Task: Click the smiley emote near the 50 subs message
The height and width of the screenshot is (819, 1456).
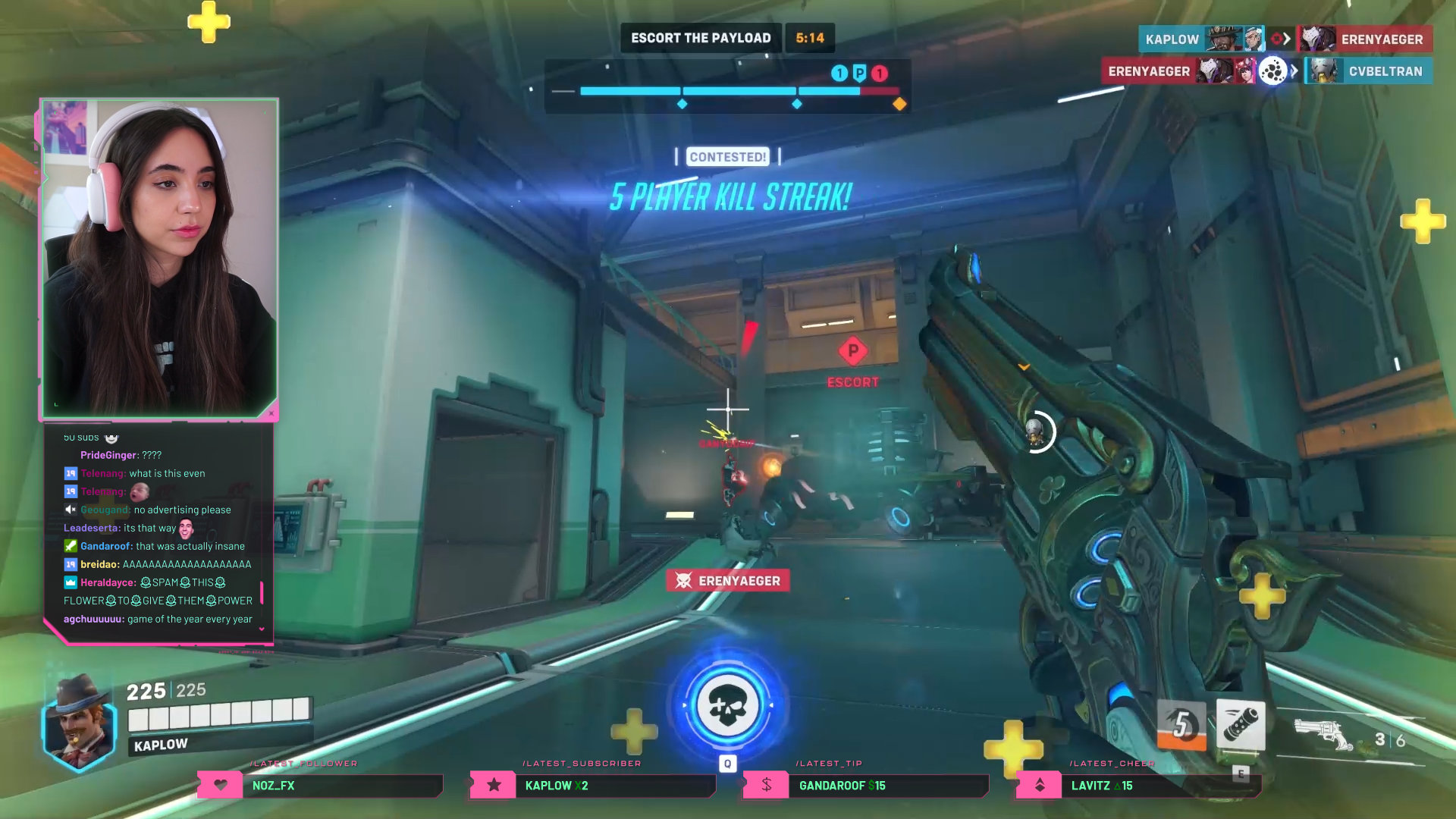Action: click(x=111, y=438)
